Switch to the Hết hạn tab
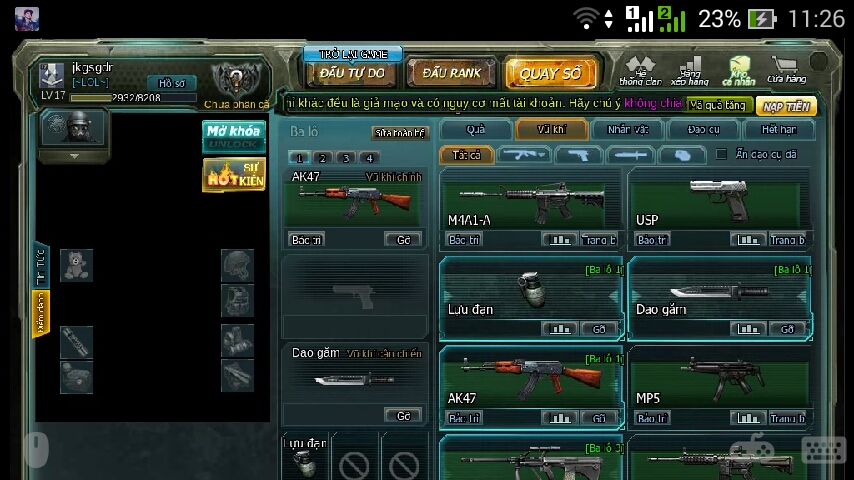854x480 pixels. coord(779,129)
